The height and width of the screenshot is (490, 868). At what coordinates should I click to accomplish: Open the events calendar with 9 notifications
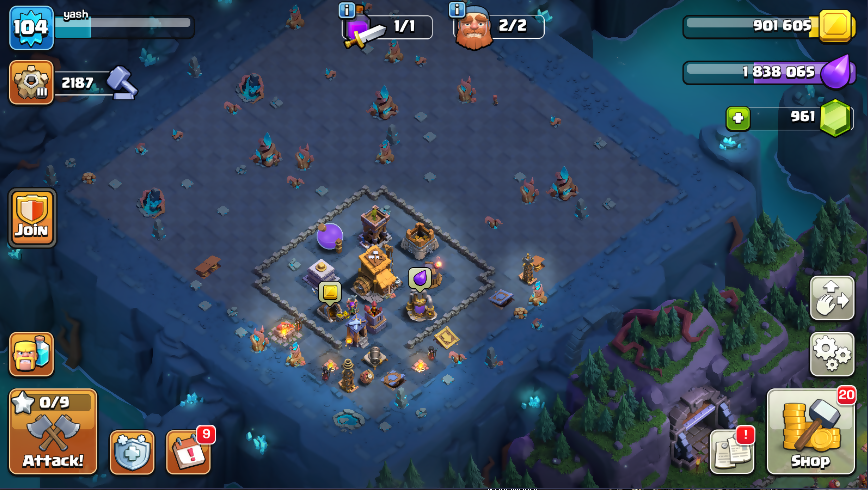[x=187, y=452]
